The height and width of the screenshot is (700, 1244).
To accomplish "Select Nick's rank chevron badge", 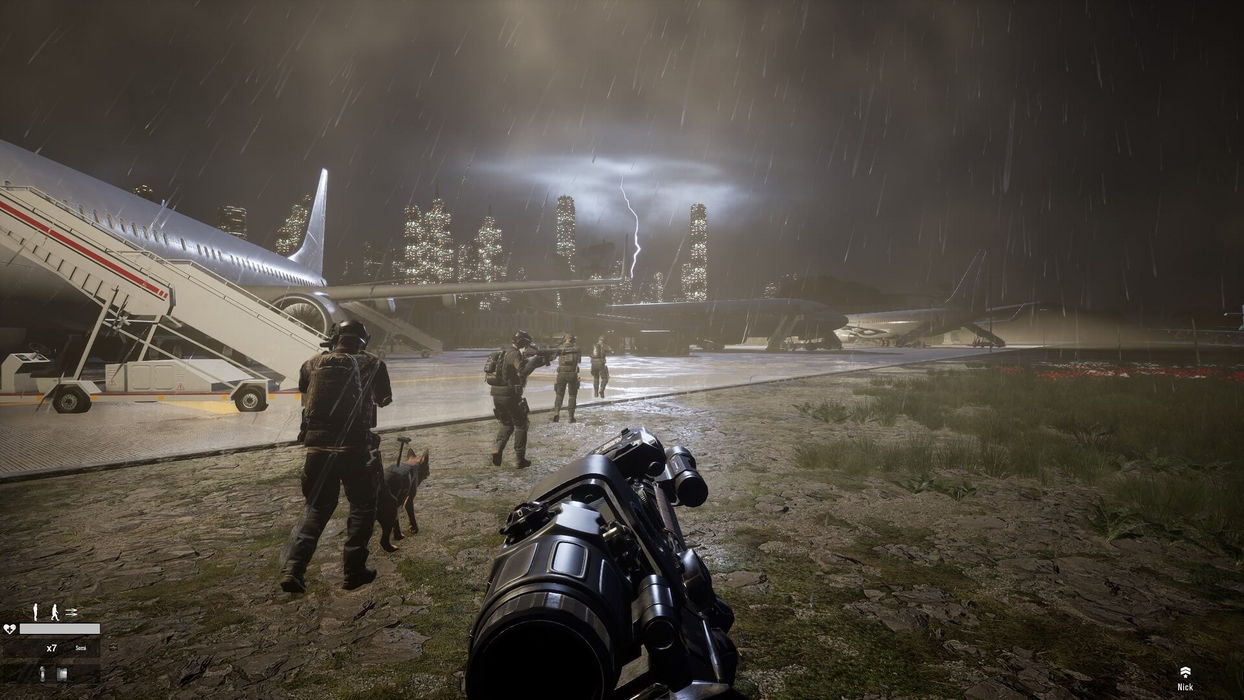I will tap(1185, 672).
